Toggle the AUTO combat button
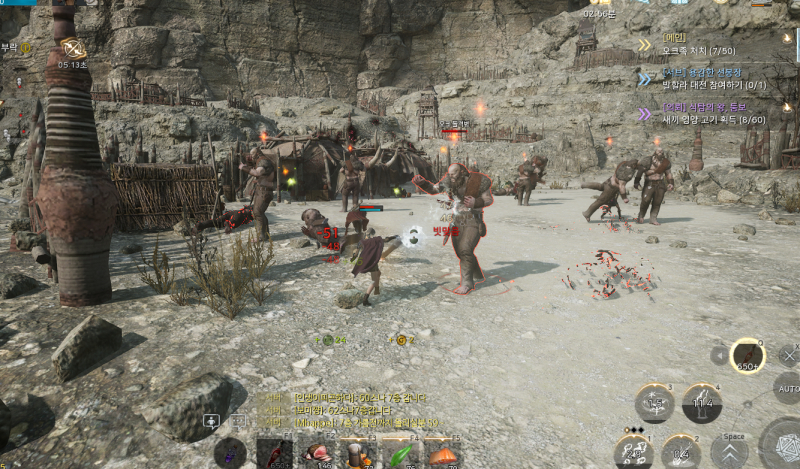 pyautogui.click(x=788, y=388)
